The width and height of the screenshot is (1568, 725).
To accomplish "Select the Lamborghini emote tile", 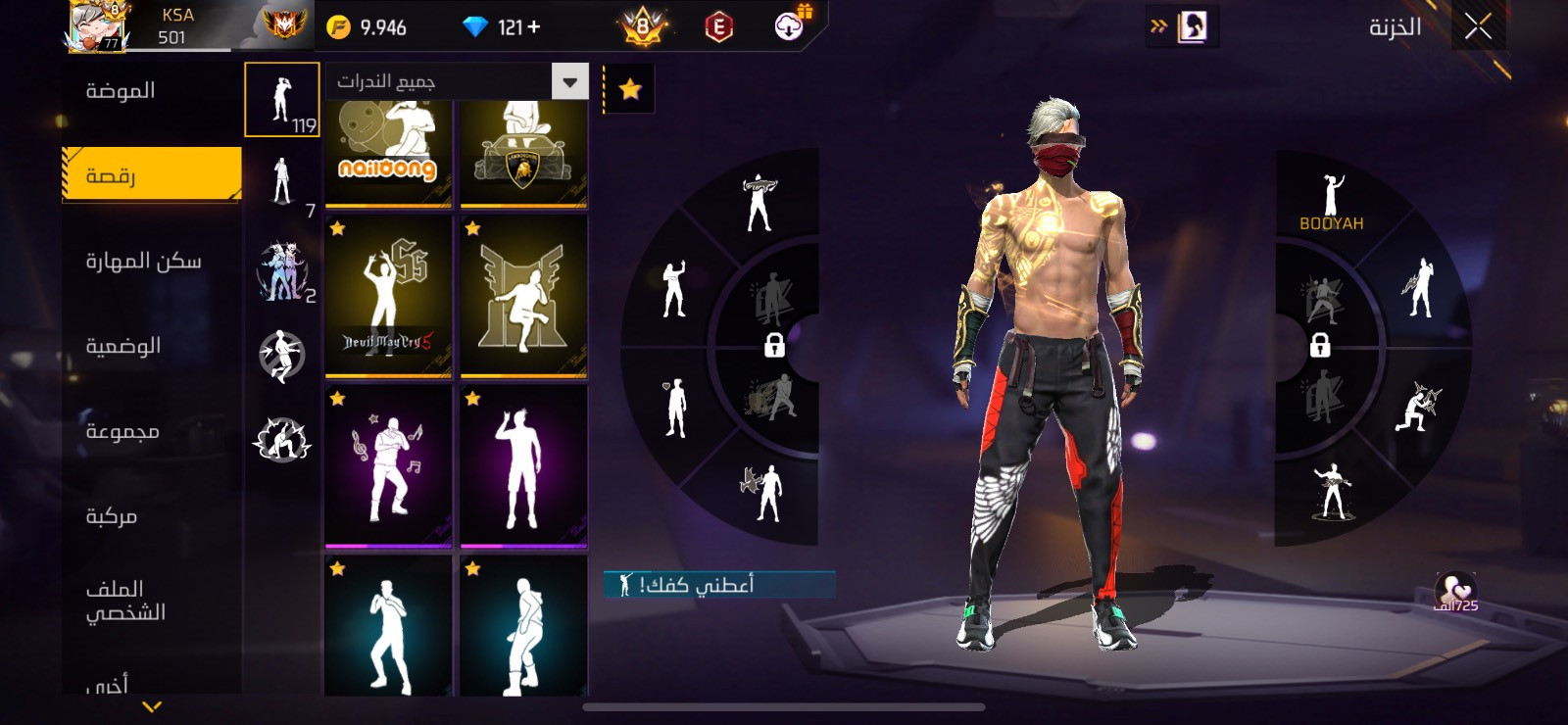I will click(523, 154).
